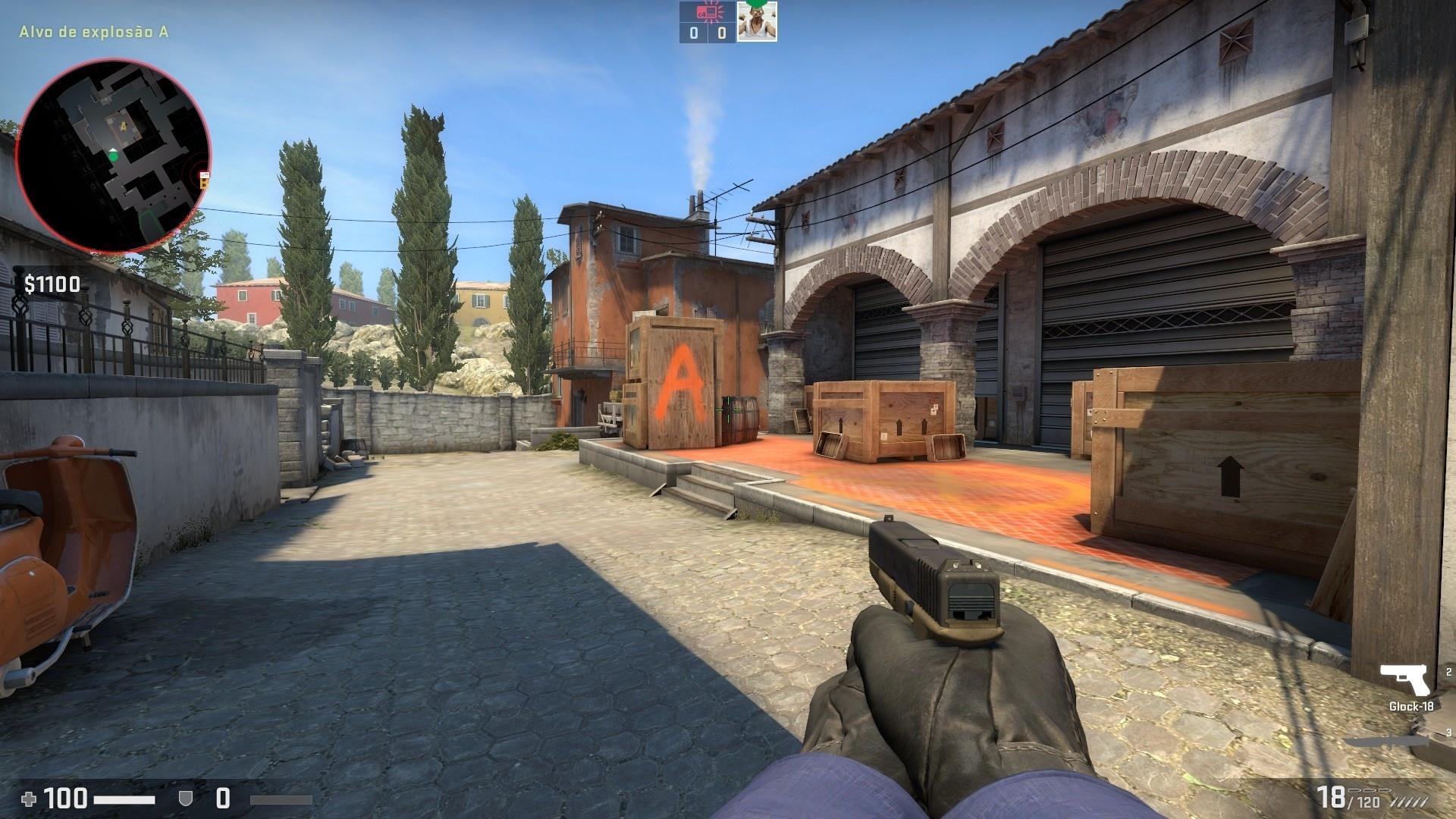1456x819 pixels.
Task: Click the bombsite A marker on the minimap
Action: pyautogui.click(x=123, y=126)
